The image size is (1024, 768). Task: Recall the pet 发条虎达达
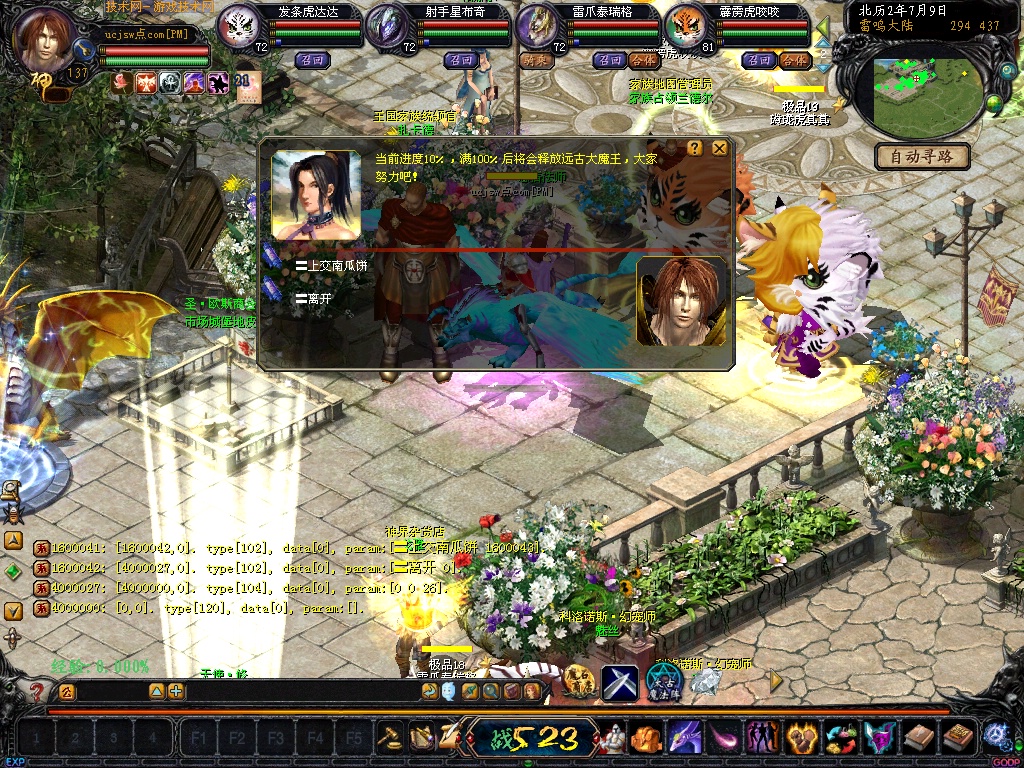coord(311,60)
